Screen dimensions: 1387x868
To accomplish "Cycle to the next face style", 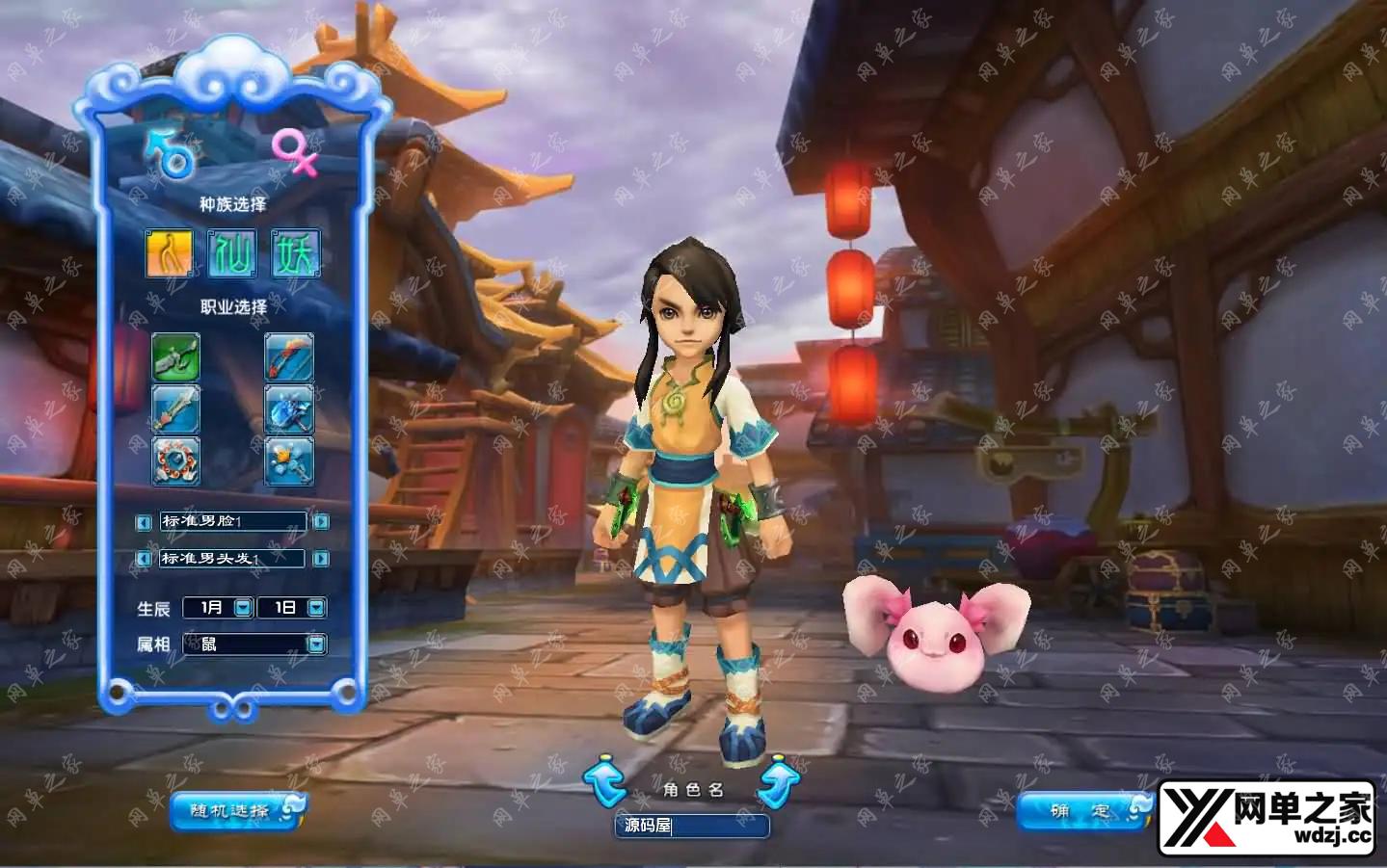I will (x=322, y=522).
